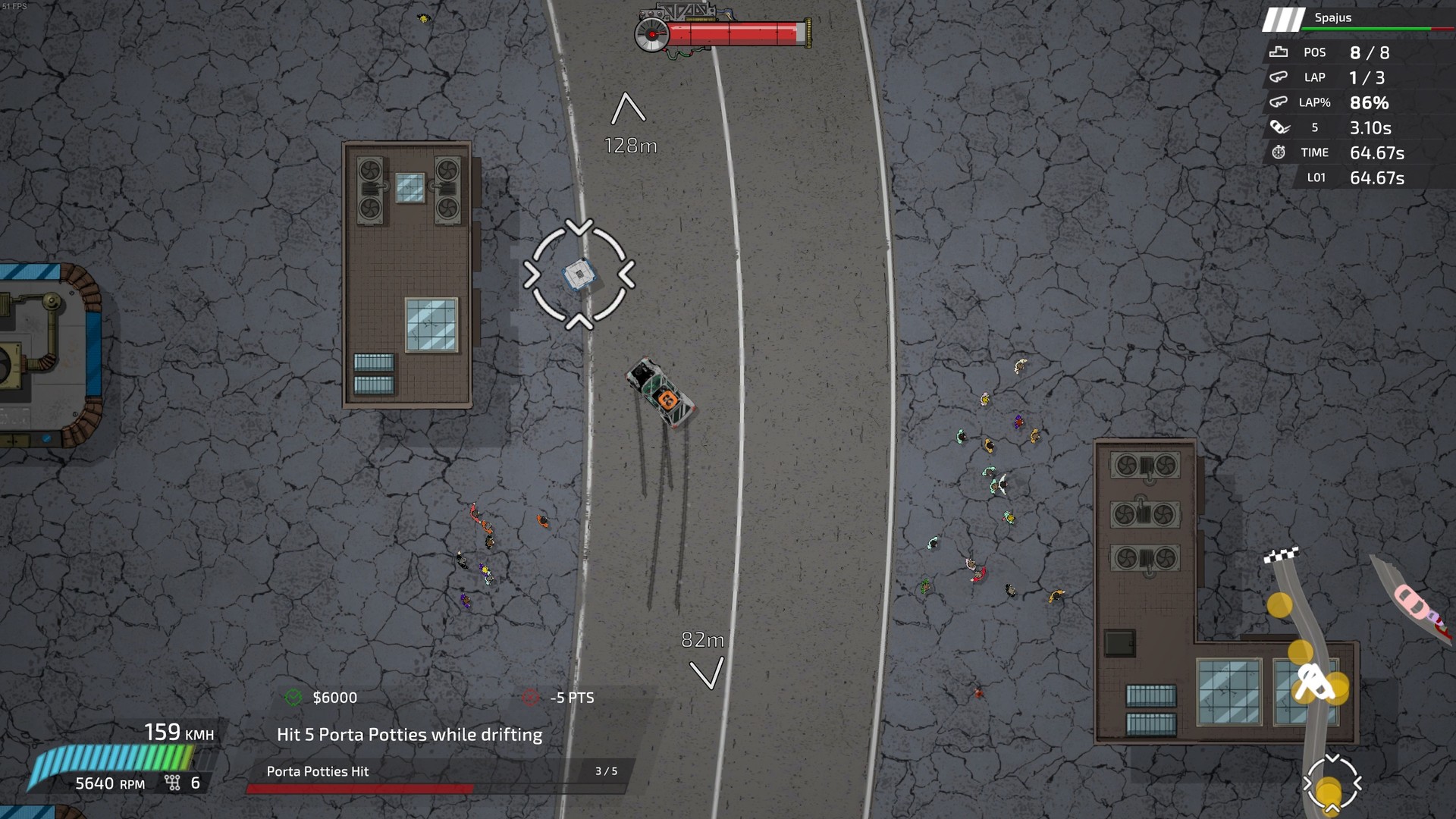Screen dimensions: 1456x819
Task: Select the stopwatch TIME icon
Action: pos(1279,152)
